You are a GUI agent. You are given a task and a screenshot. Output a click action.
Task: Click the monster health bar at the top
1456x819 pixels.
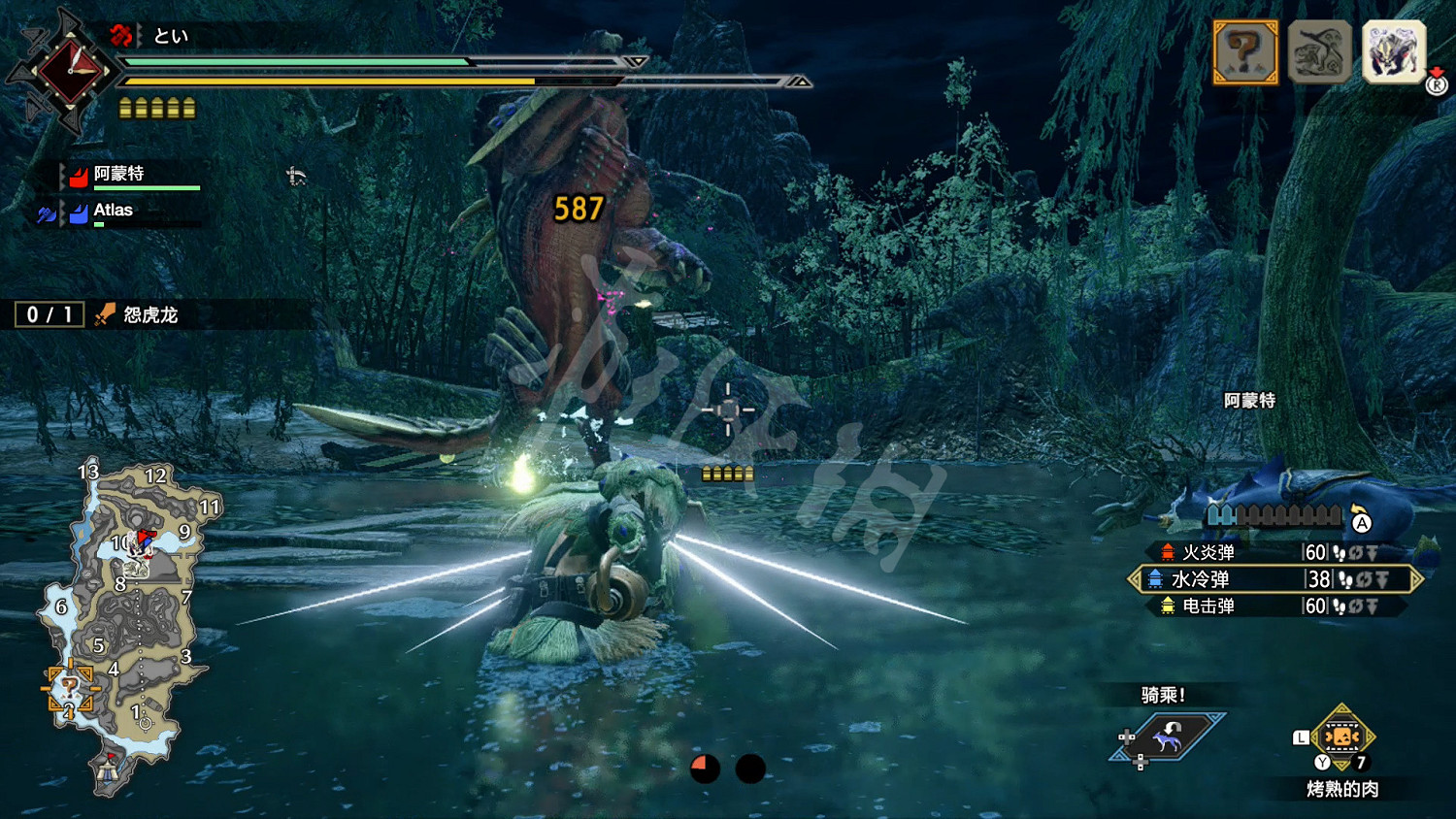pos(388,61)
